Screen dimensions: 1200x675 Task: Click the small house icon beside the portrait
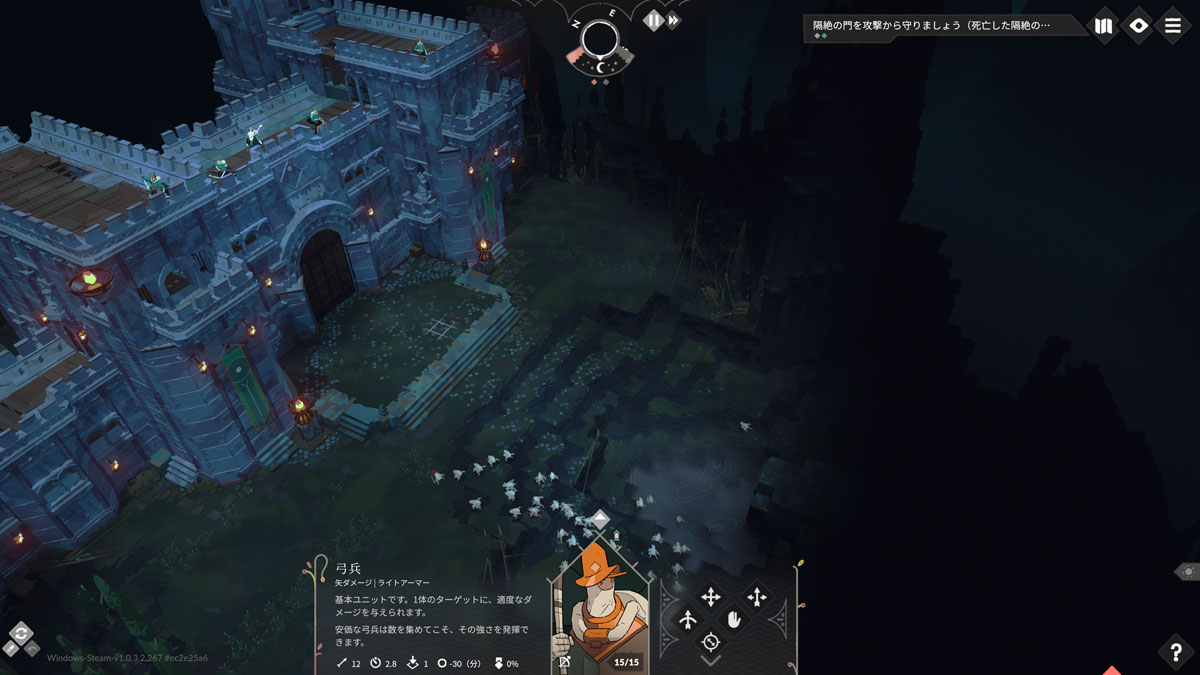616,536
